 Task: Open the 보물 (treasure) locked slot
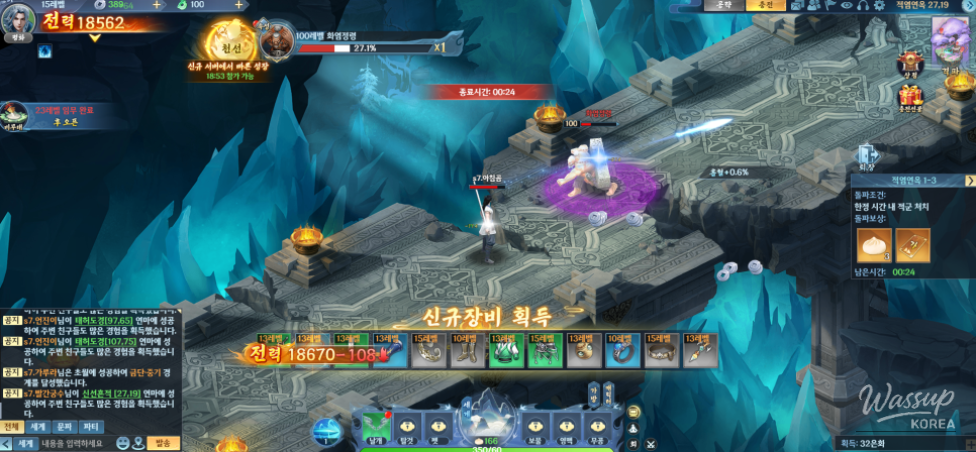[x=534, y=425]
